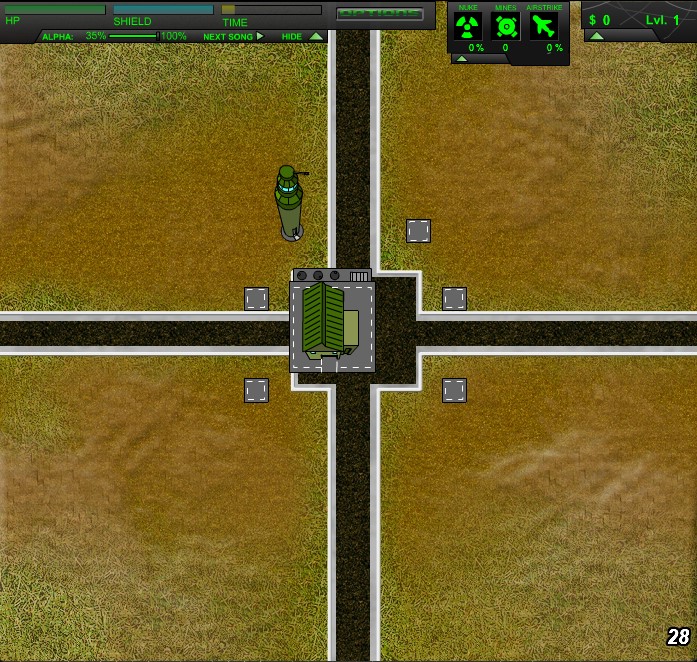Viewport: 697px width, 662px height.
Task: Activate the Nuke special weapon
Action: (x=468, y=27)
